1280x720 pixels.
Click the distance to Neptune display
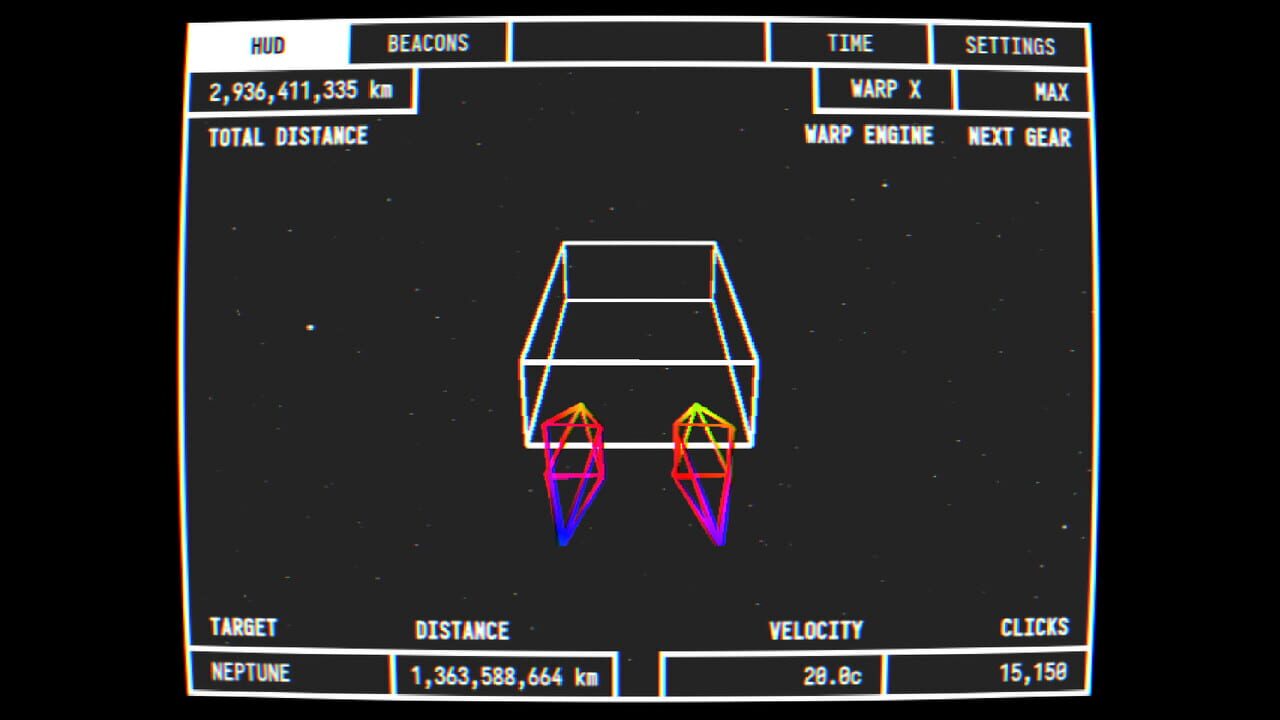pos(505,674)
